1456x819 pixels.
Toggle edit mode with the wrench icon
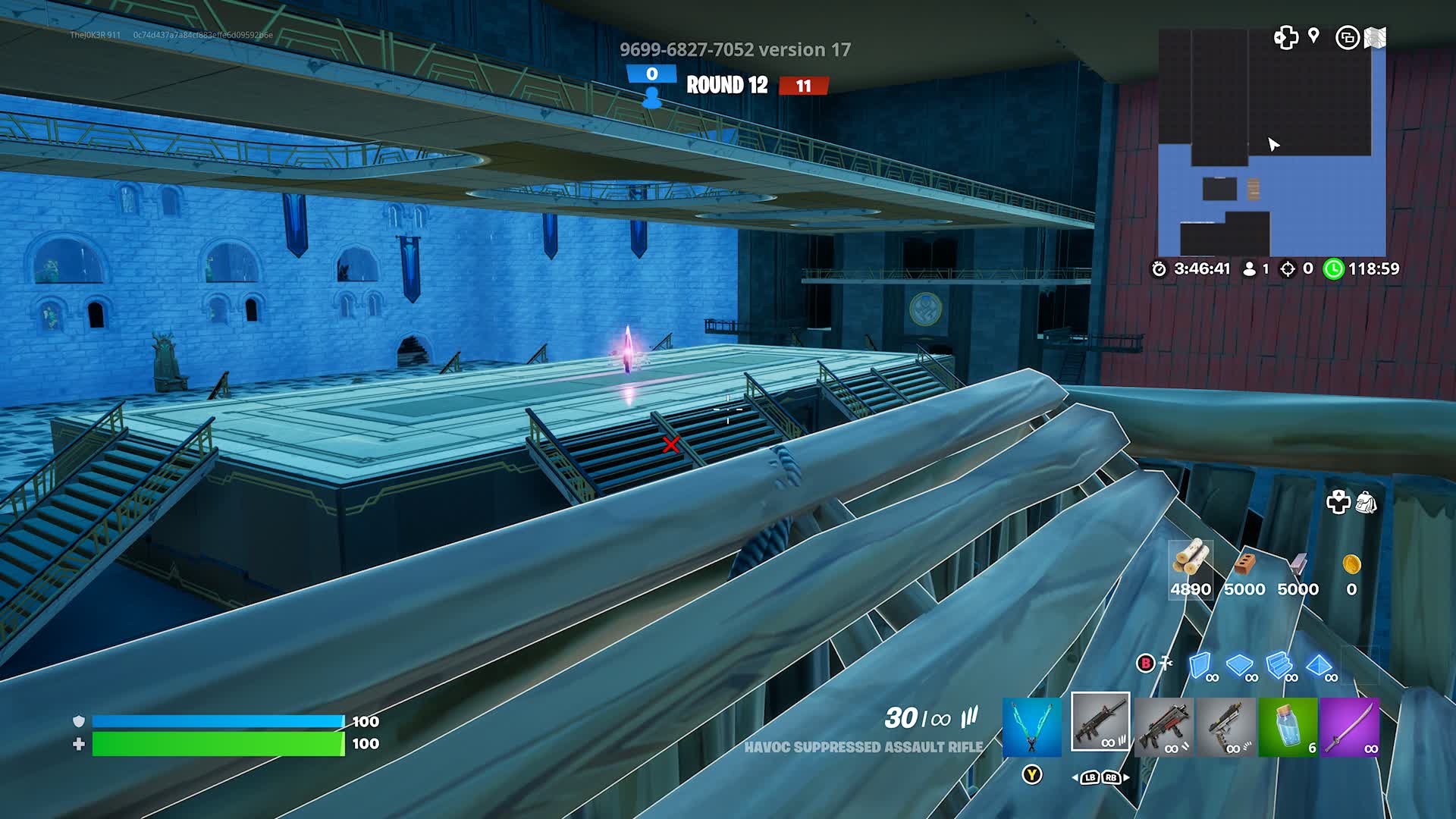[x=1166, y=662]
